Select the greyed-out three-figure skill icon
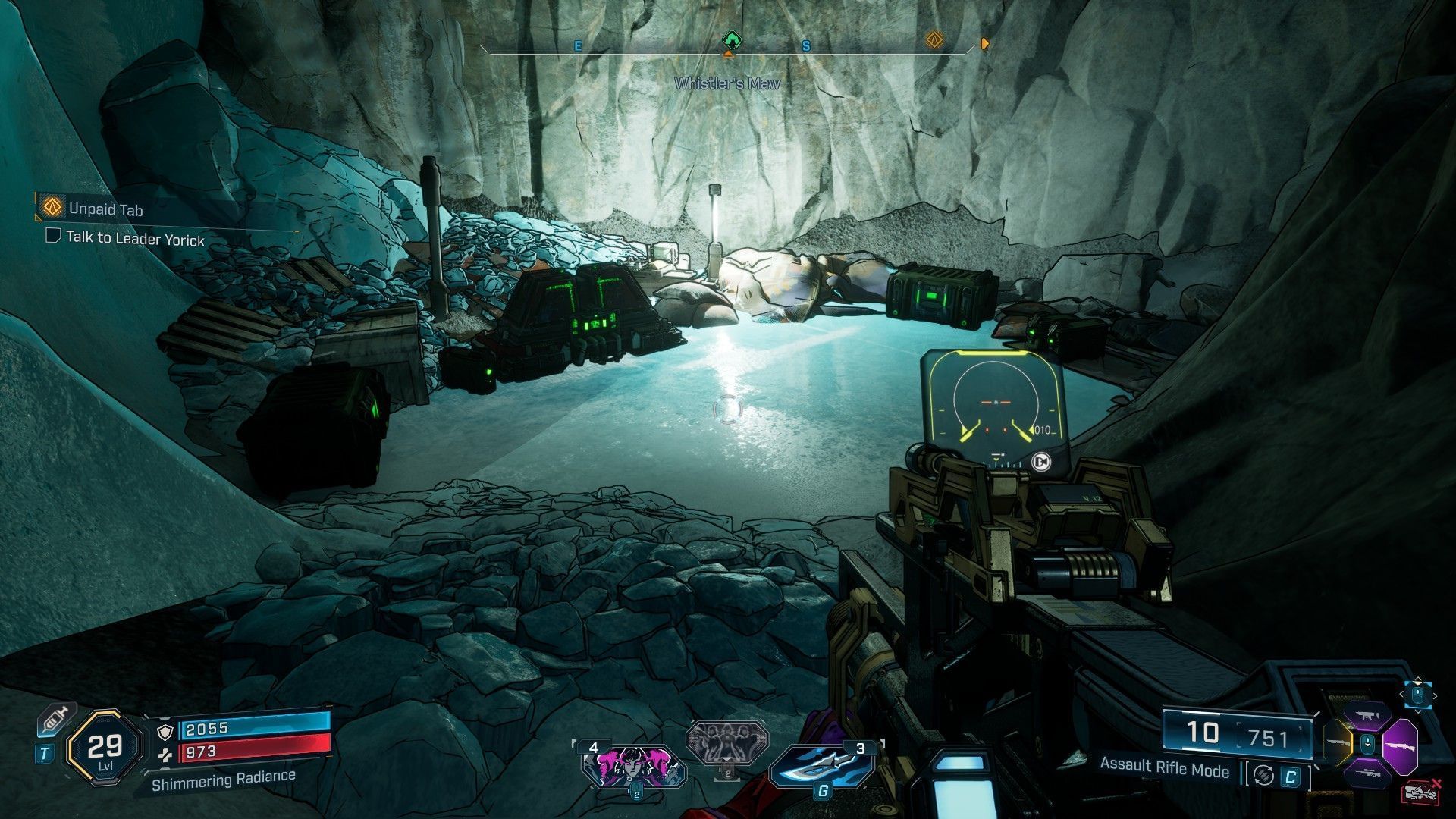The height and width of the screenshot is (819, 1456). click(726, 742)
